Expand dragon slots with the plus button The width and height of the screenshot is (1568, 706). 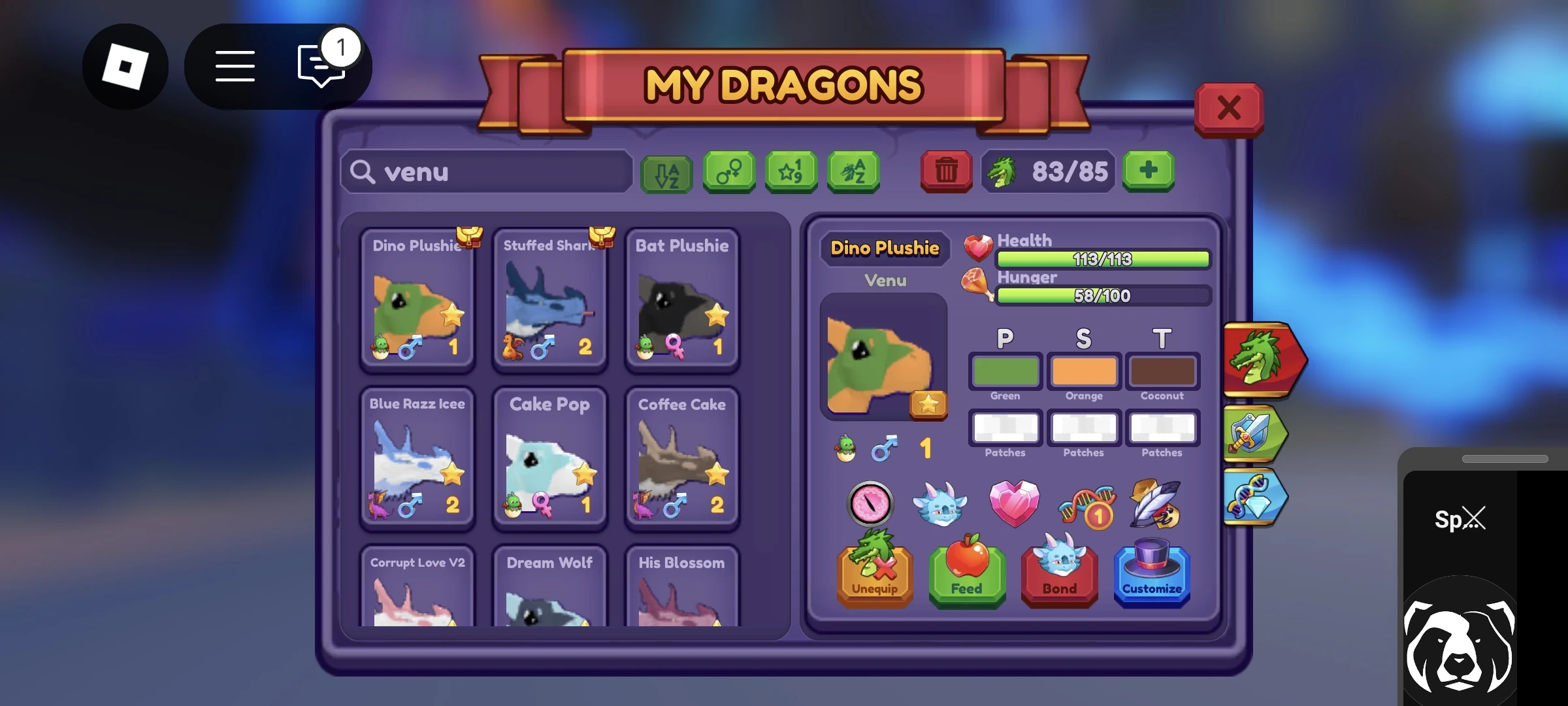pyautogui.click(x=1148, y=172)
